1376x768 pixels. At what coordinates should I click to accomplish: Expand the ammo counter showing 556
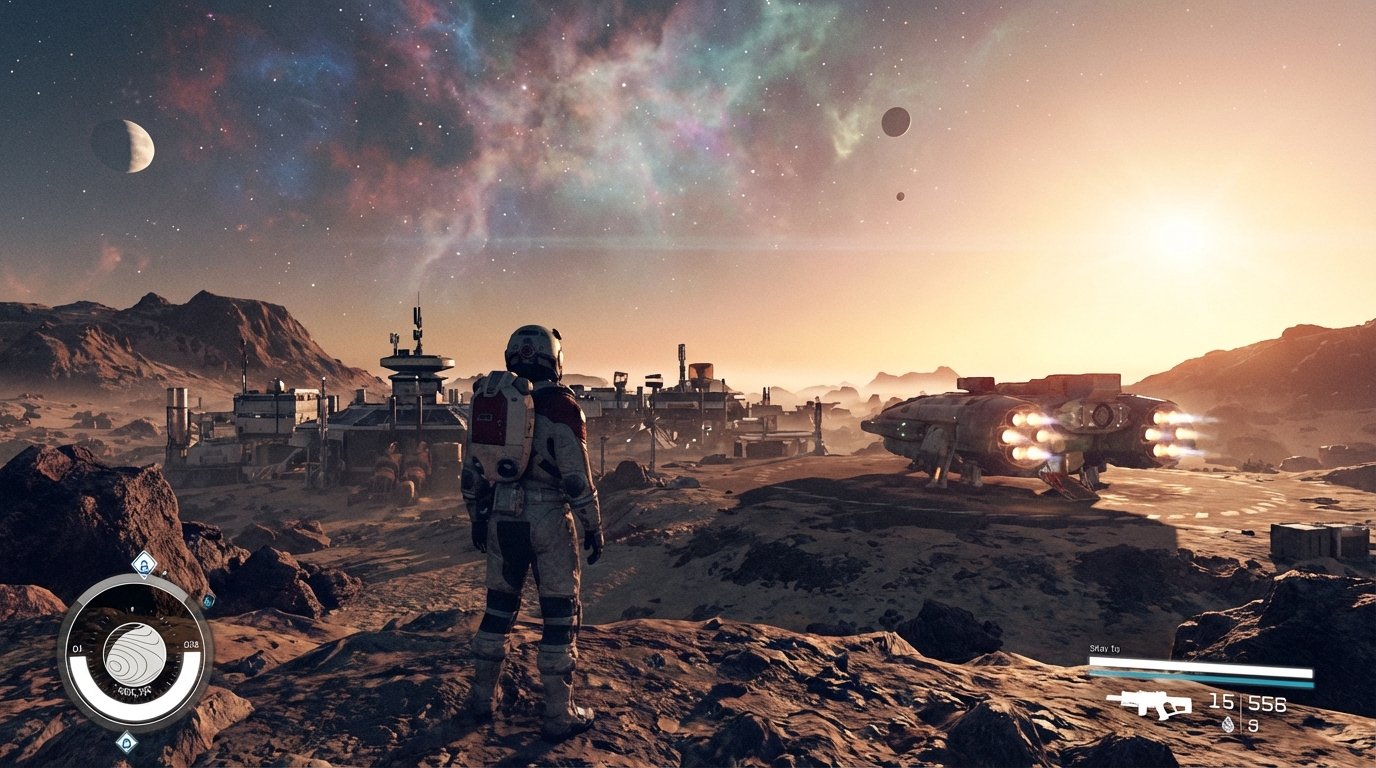pyautogui.click(x=1267, y=703)
